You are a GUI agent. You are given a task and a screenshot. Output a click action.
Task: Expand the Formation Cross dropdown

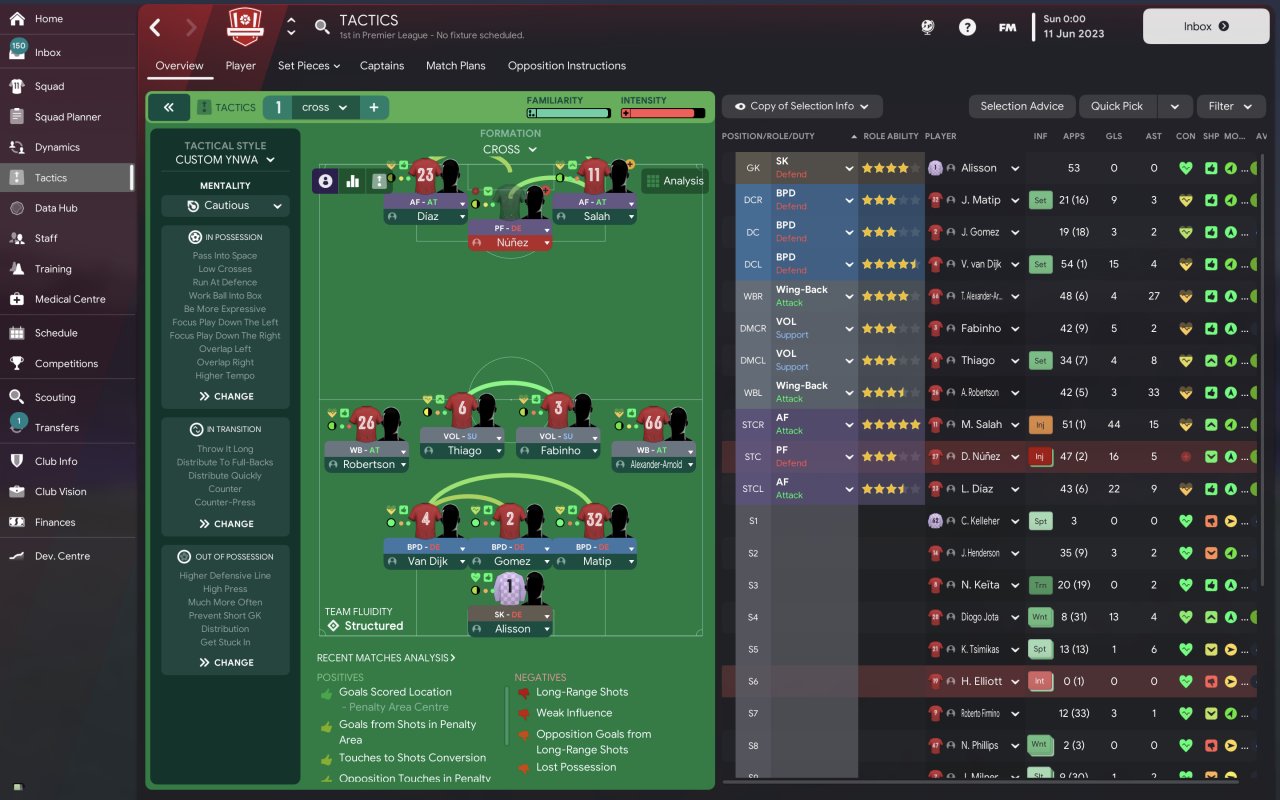point(510,150)
